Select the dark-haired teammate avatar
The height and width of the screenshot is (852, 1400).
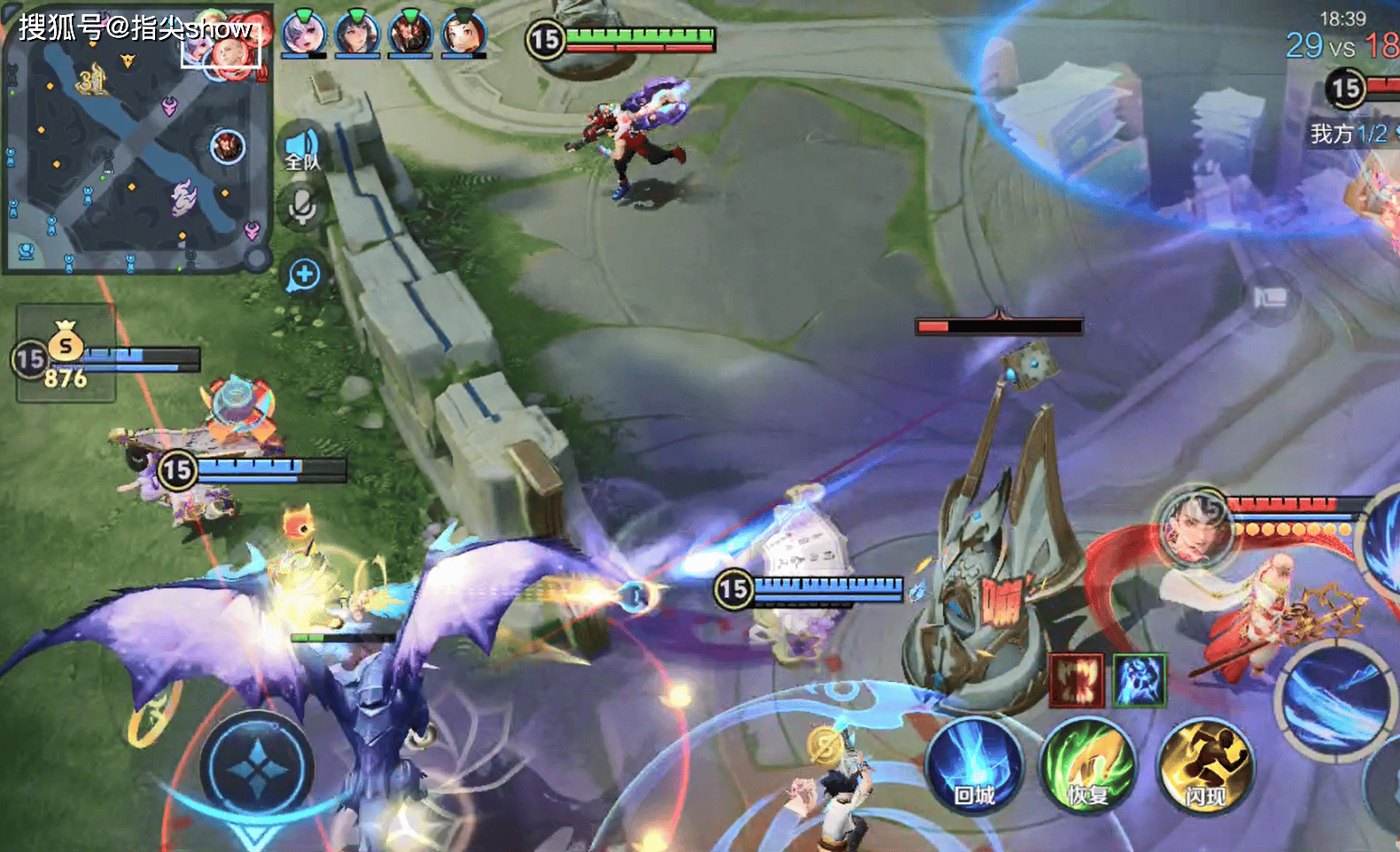click(357, 34)
